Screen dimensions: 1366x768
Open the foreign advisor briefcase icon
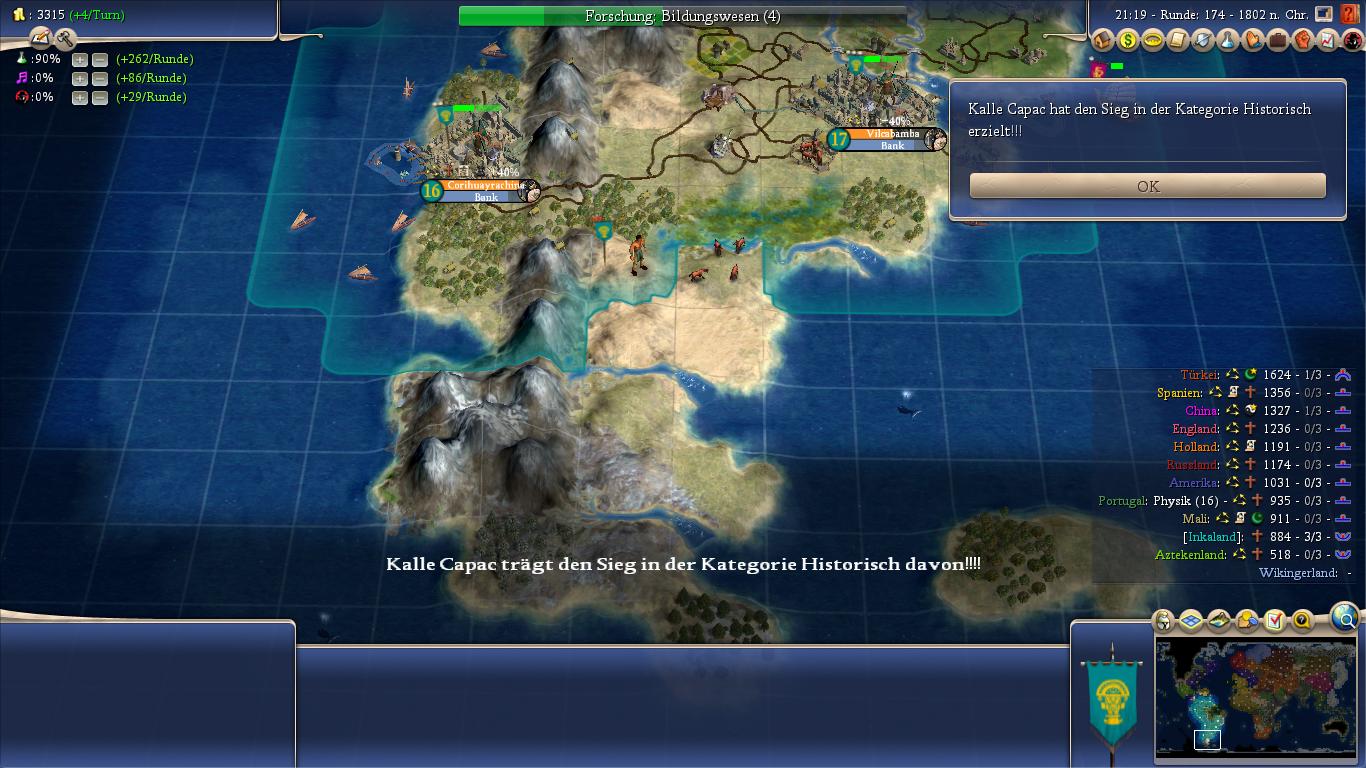(x=1278, y=40)
